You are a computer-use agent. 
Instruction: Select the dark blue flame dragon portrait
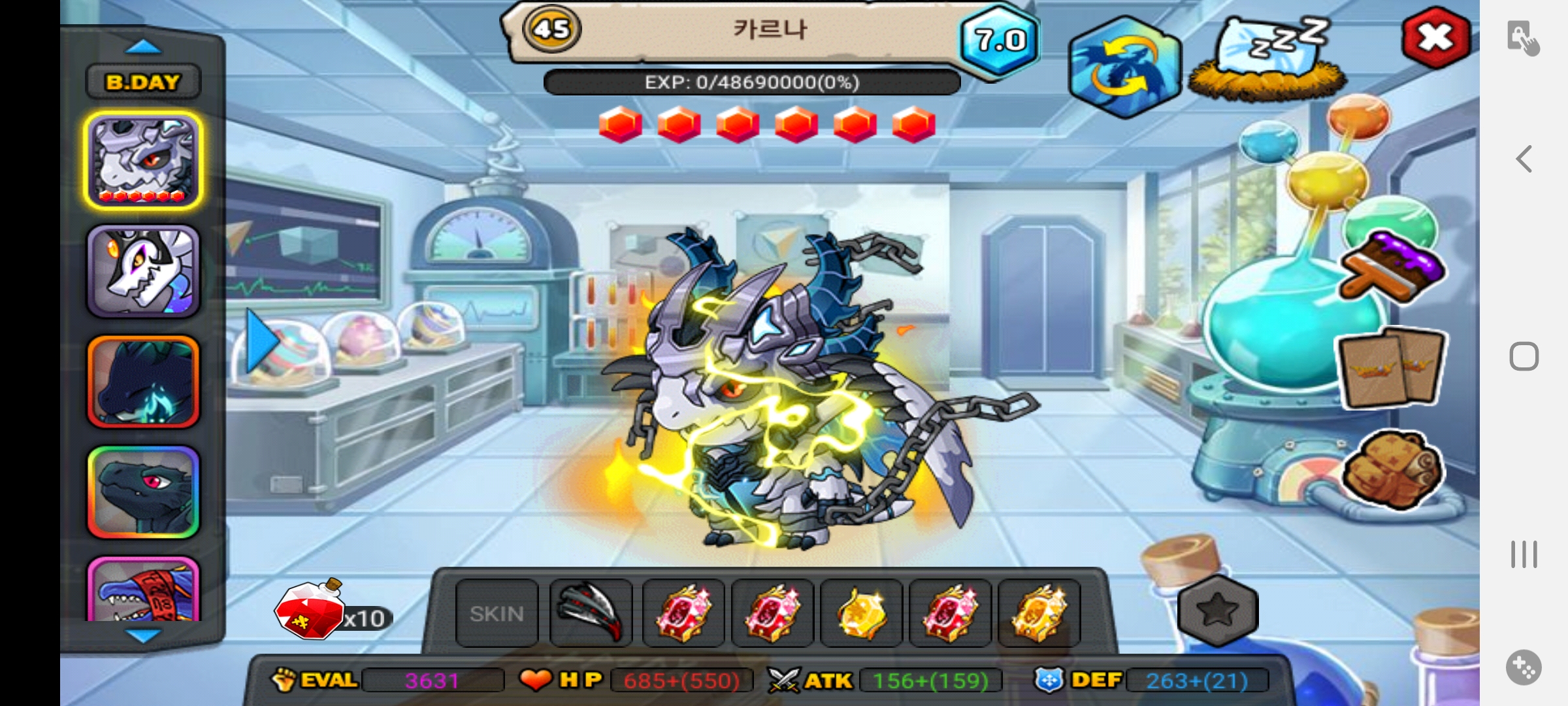point(143,382)
